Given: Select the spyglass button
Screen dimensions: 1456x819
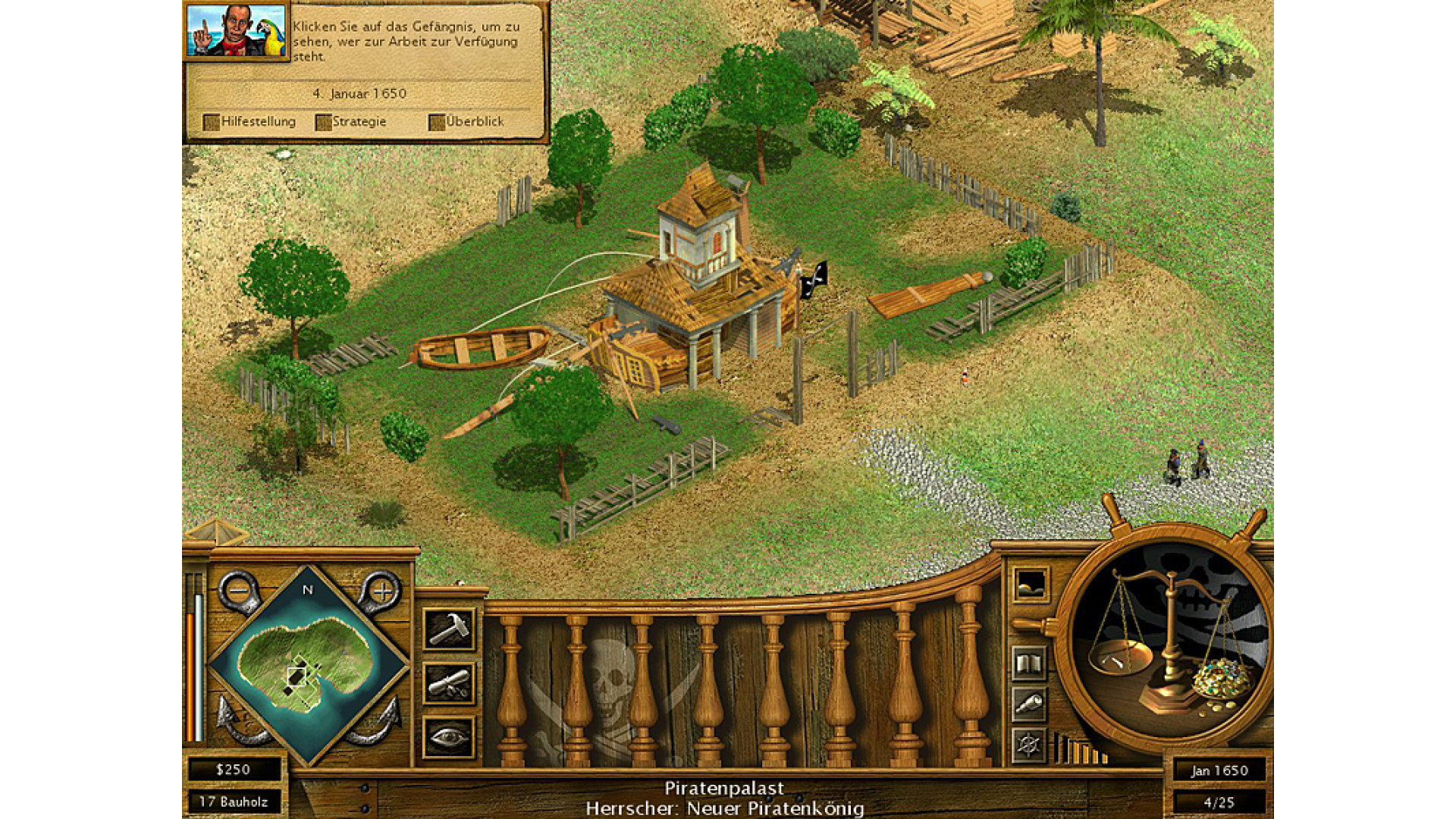Looking at the screenshot, I should pos(1029,704).
